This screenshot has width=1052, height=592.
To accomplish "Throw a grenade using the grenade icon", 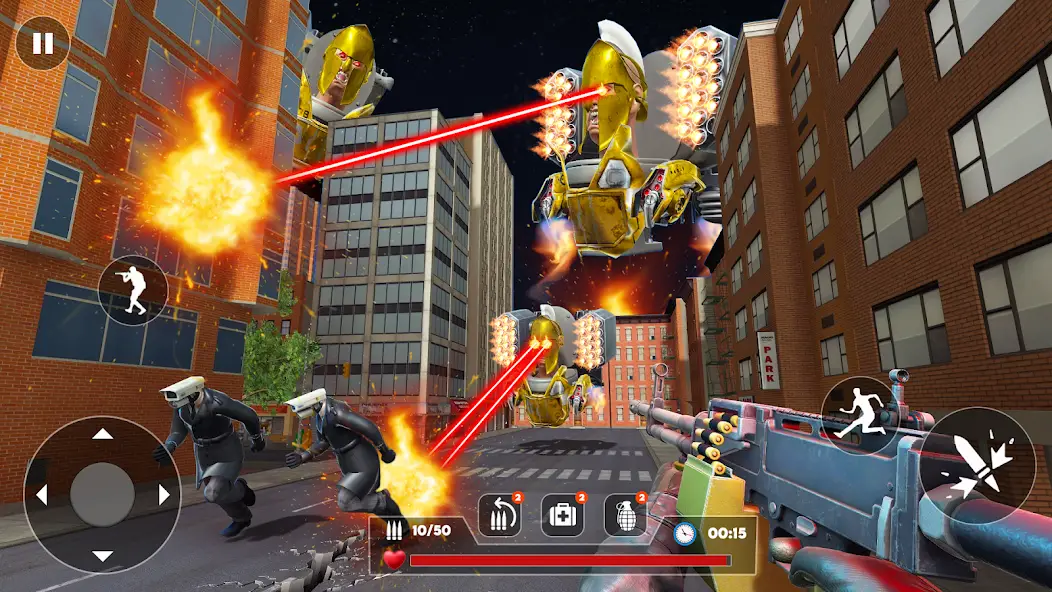I will click(x=625, y=515).
